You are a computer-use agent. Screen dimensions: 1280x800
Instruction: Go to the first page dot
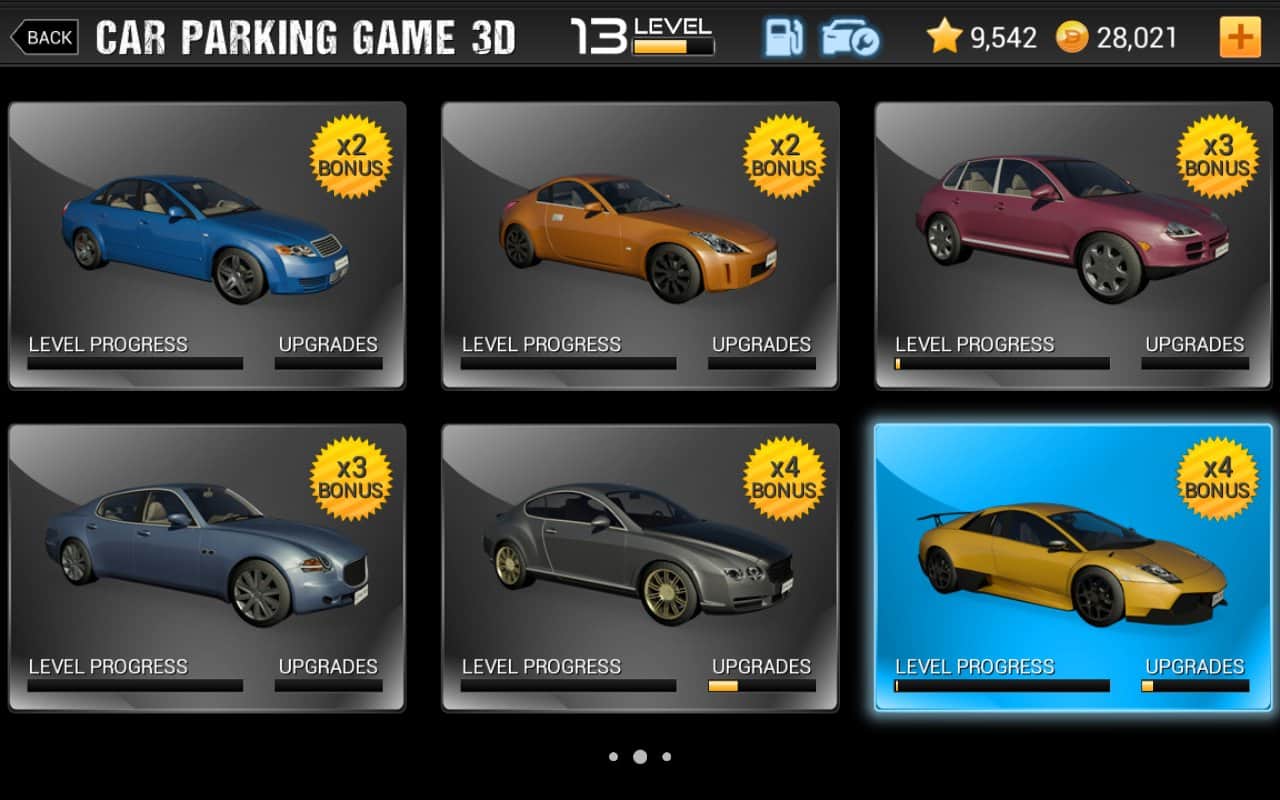point(613,757)
